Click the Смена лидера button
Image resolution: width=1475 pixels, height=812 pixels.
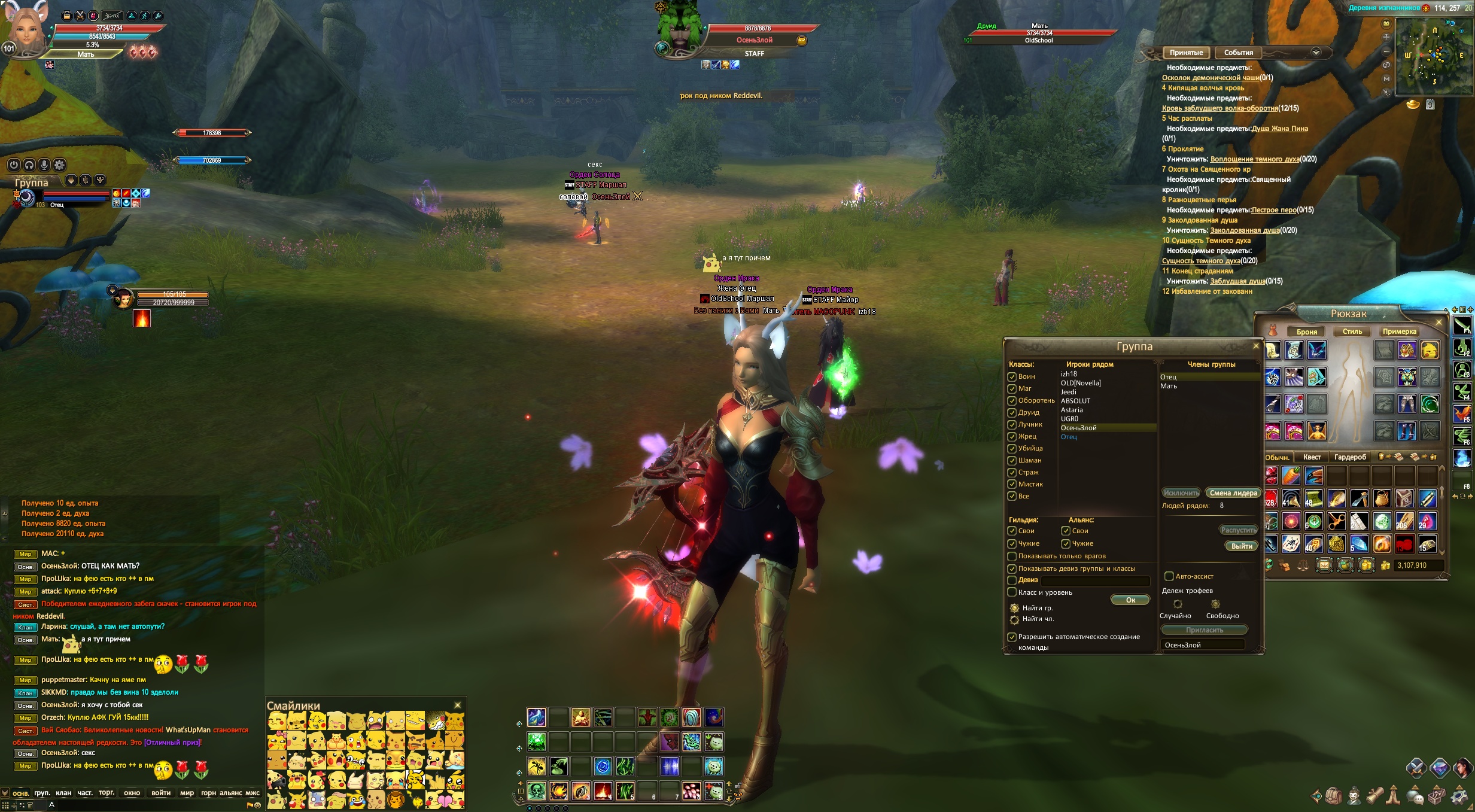1233,493
